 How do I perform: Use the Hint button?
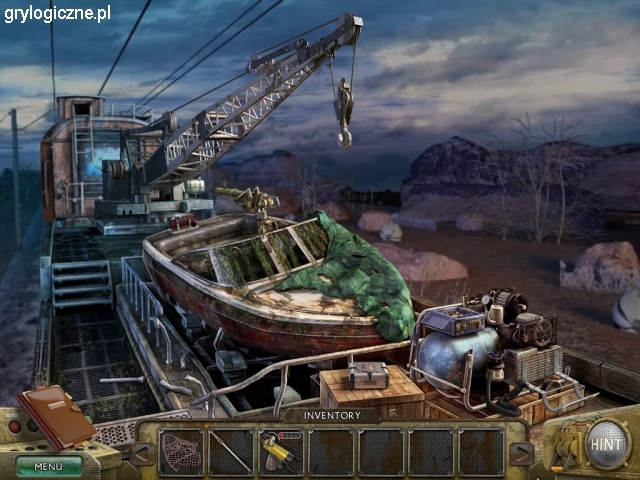[607, 443]
